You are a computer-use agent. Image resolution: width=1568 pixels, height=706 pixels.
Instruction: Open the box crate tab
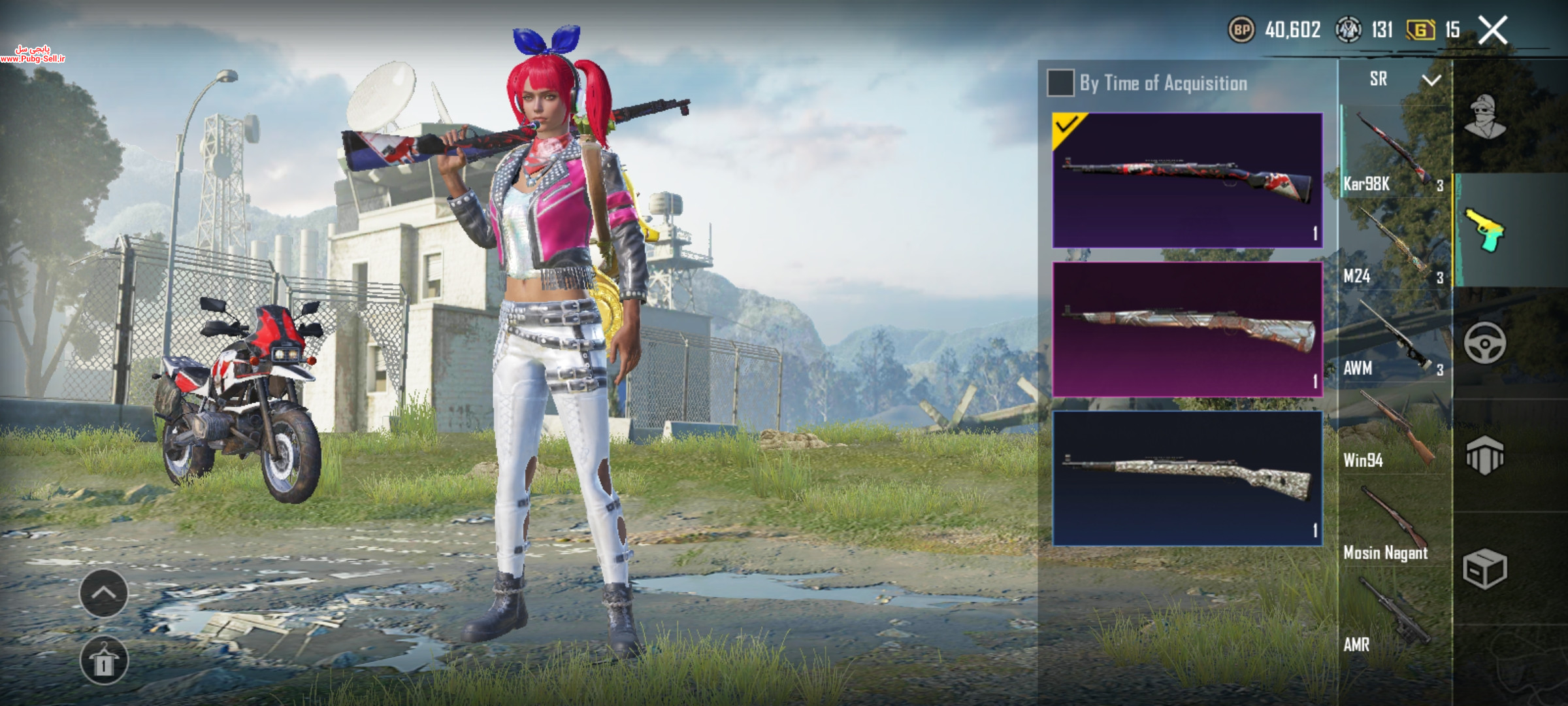click(x=1485, y=569)
